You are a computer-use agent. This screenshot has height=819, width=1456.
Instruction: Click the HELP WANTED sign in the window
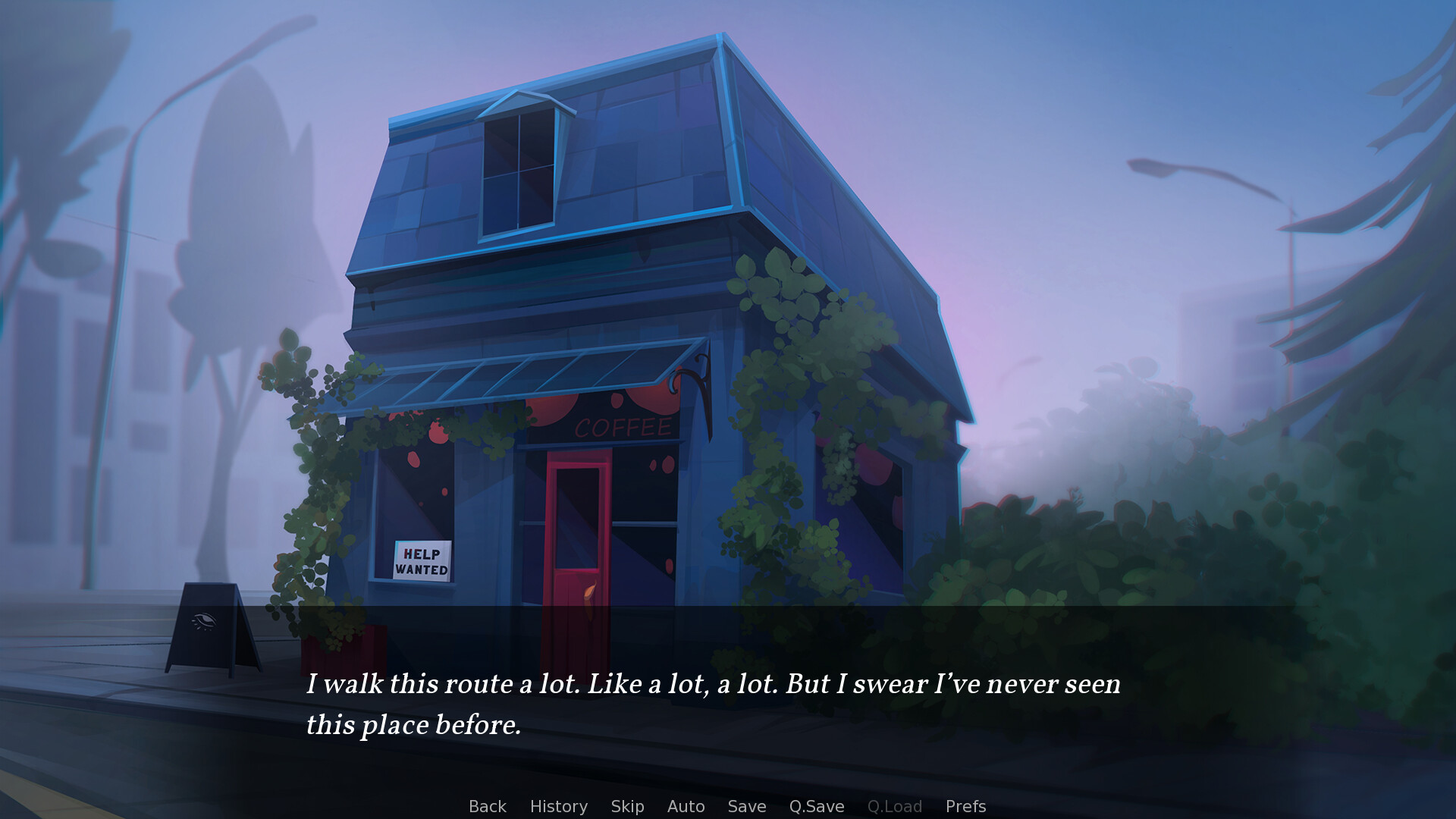click(422, 561)
